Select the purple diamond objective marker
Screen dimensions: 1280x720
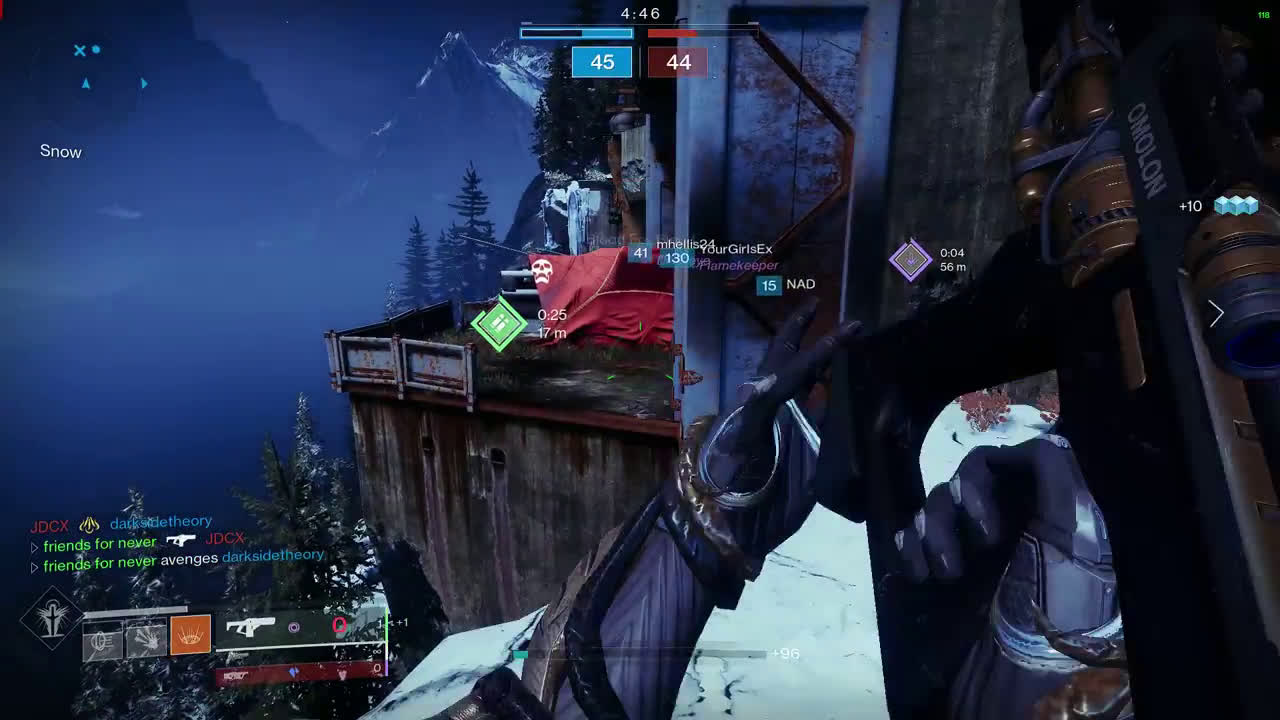pos(910,261)
